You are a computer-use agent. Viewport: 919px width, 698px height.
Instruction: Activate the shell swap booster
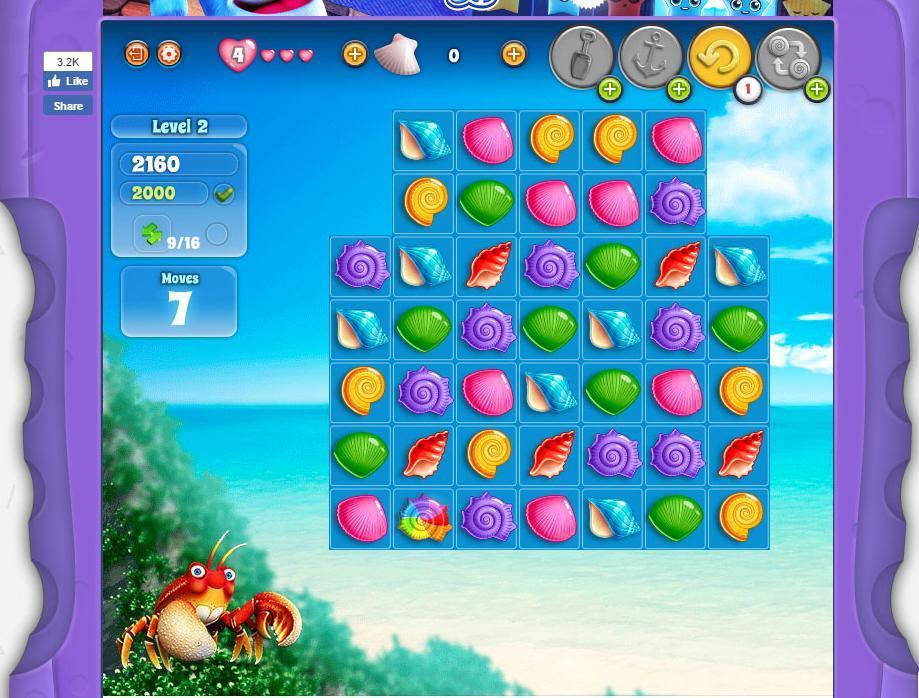(x=788, y=57)
